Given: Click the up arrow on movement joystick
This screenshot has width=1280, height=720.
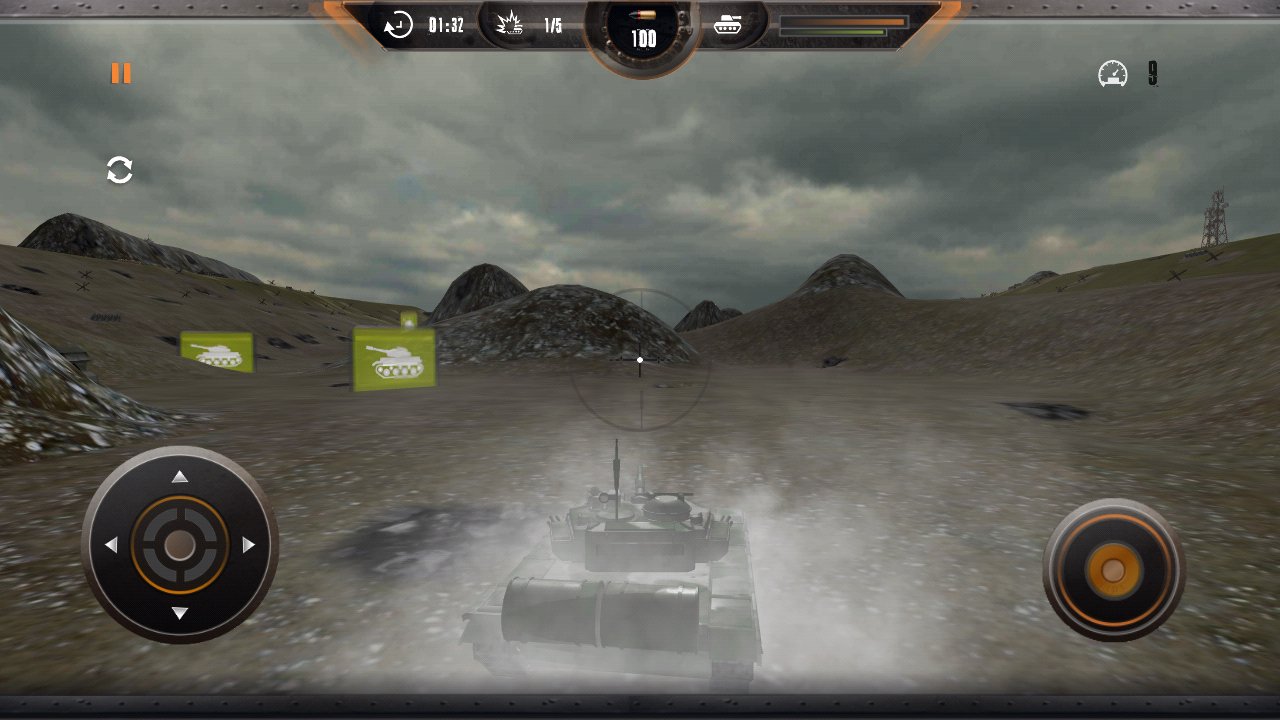Looking at the screenshot, I should [181, 477].
